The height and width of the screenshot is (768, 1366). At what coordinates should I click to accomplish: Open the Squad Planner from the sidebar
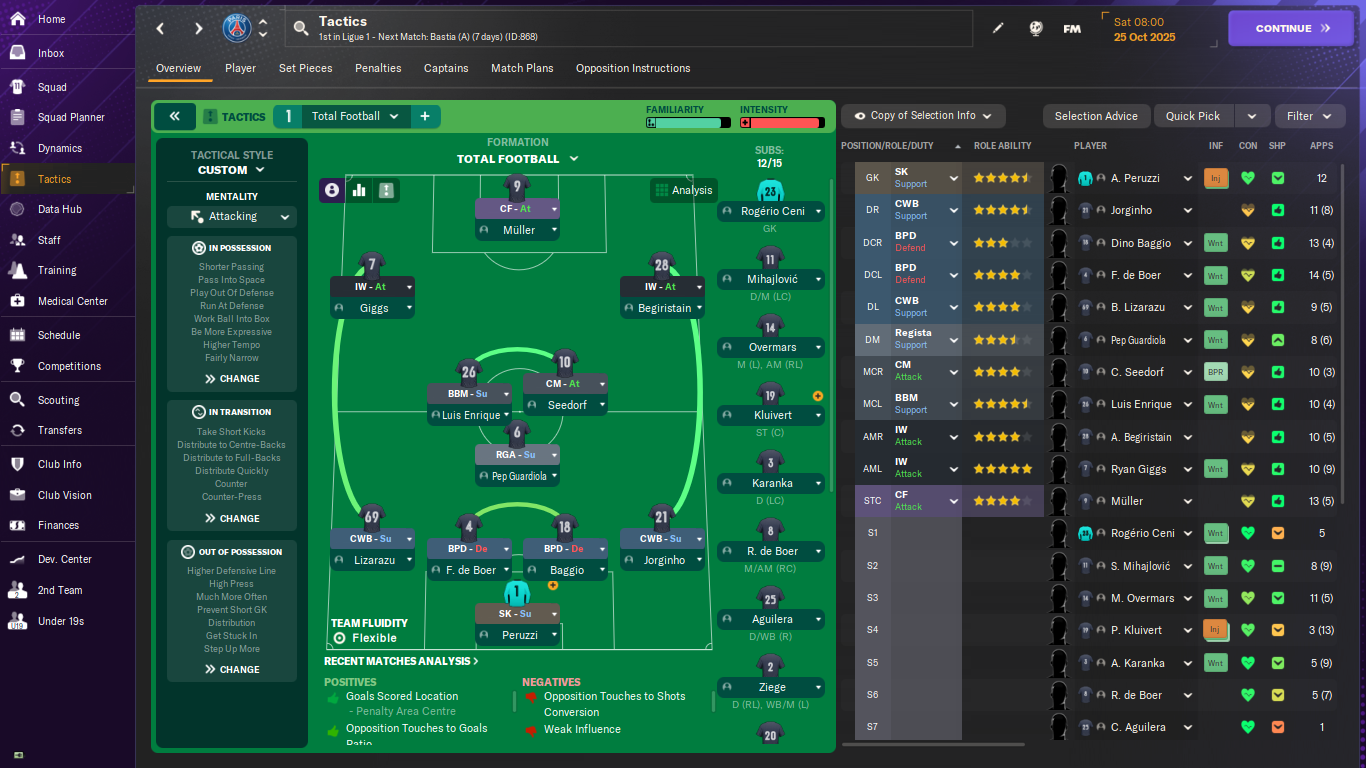[x=67, y=117]
